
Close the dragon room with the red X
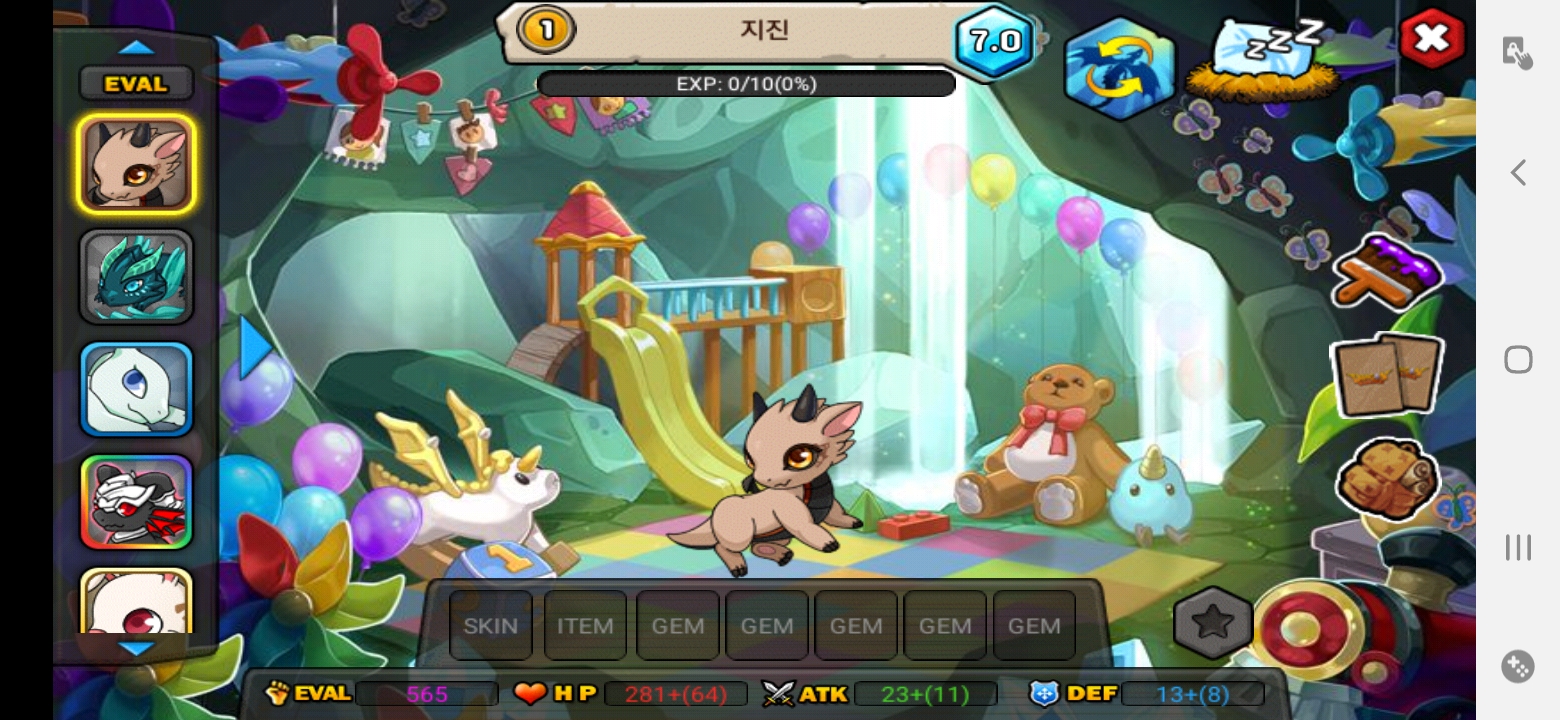[1431, 39]
